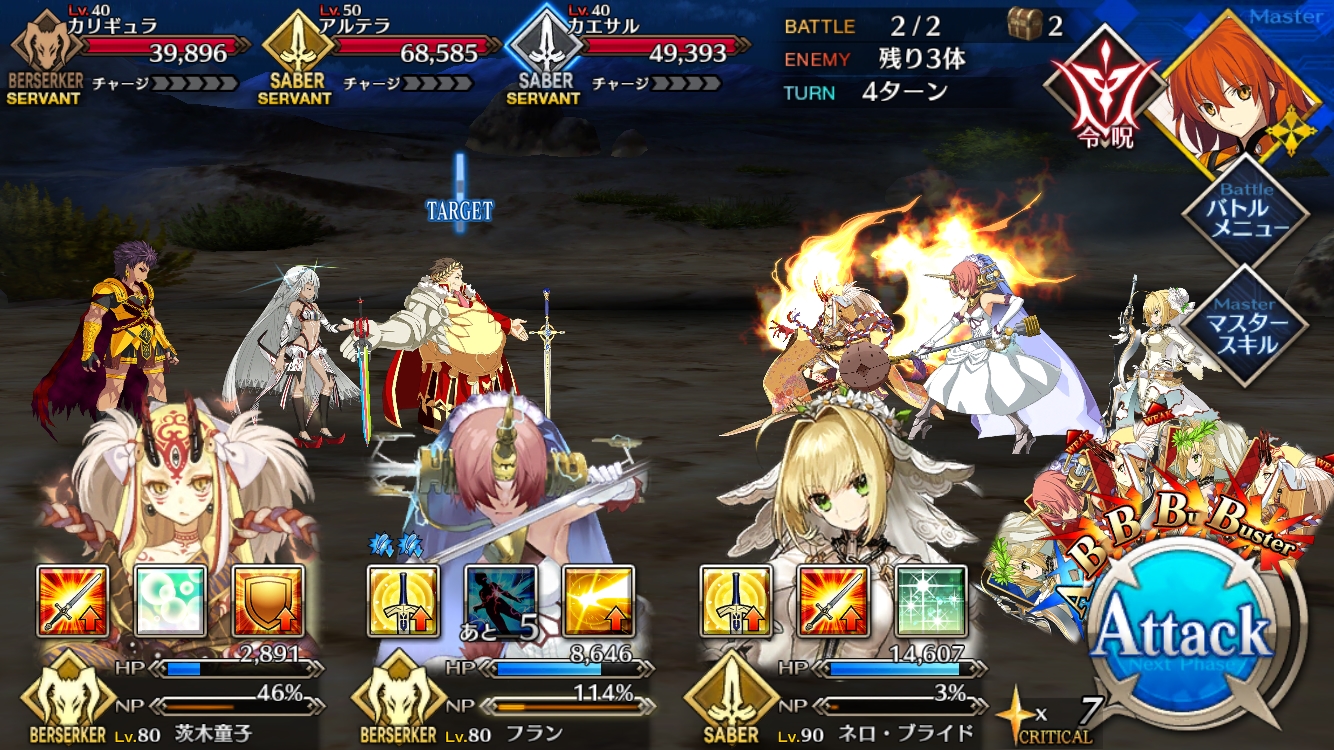Use Ibaraki-Douji's pale green bubble skill

coord(171,601)
